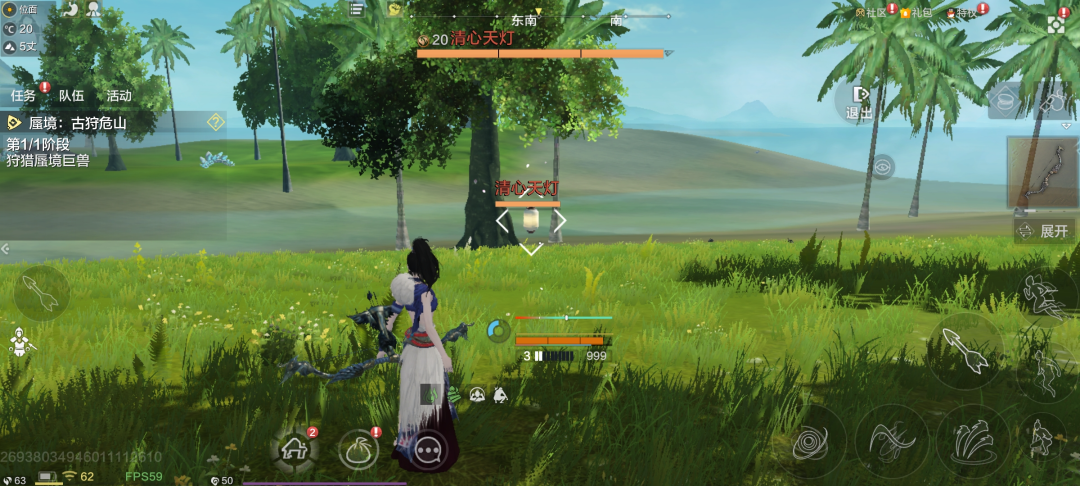Open the 社区 community menu
Viewport: 1080px width, 486px height.
tap(871, 12)
